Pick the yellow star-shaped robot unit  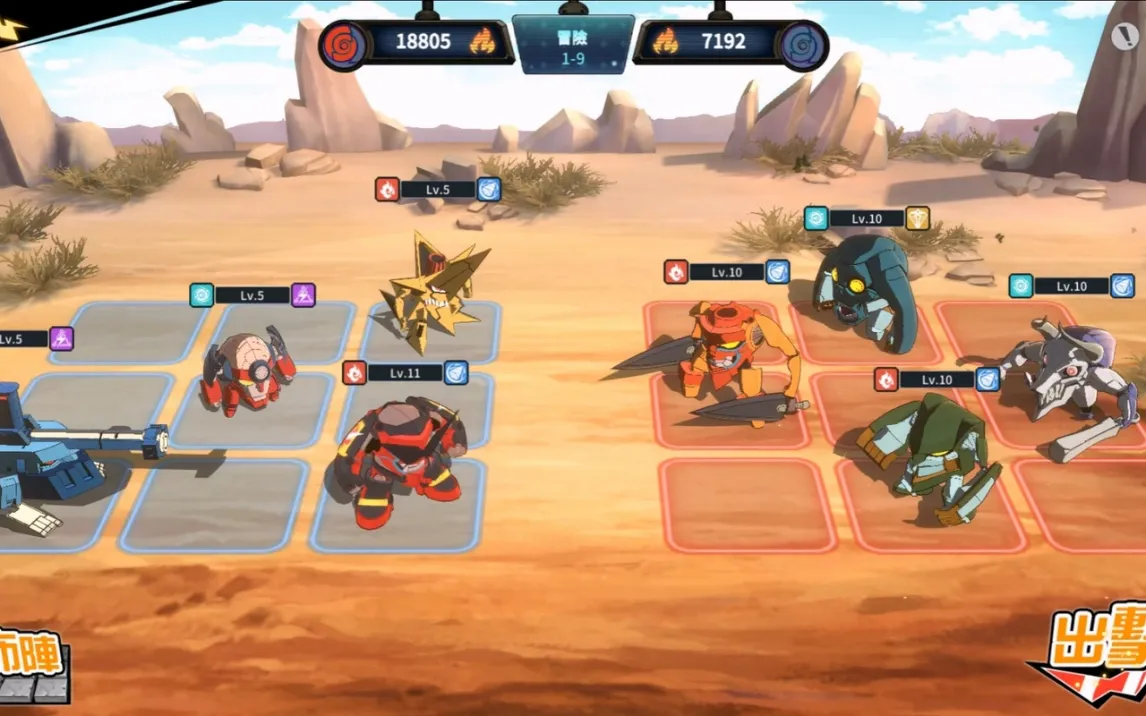coord(432,288)
